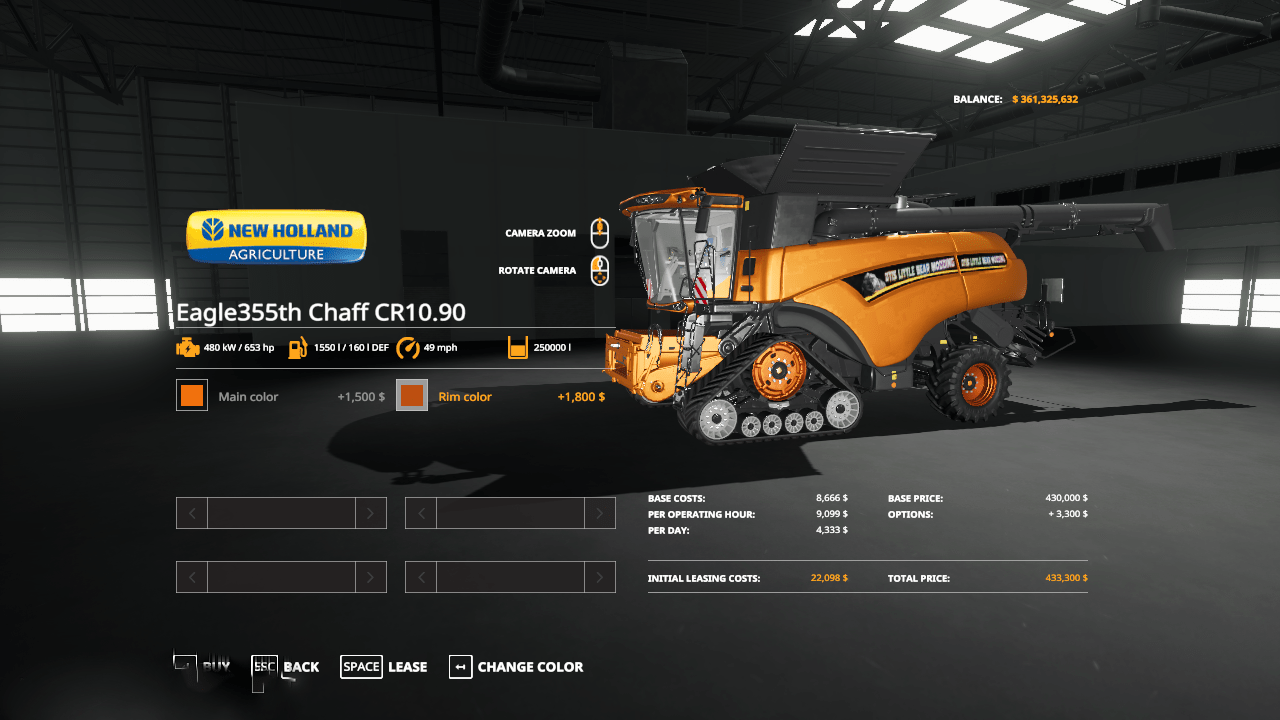Screen dimensions: 1280x720
Task: Select the Rim color swatch
Action: click(x=412, y=395)
